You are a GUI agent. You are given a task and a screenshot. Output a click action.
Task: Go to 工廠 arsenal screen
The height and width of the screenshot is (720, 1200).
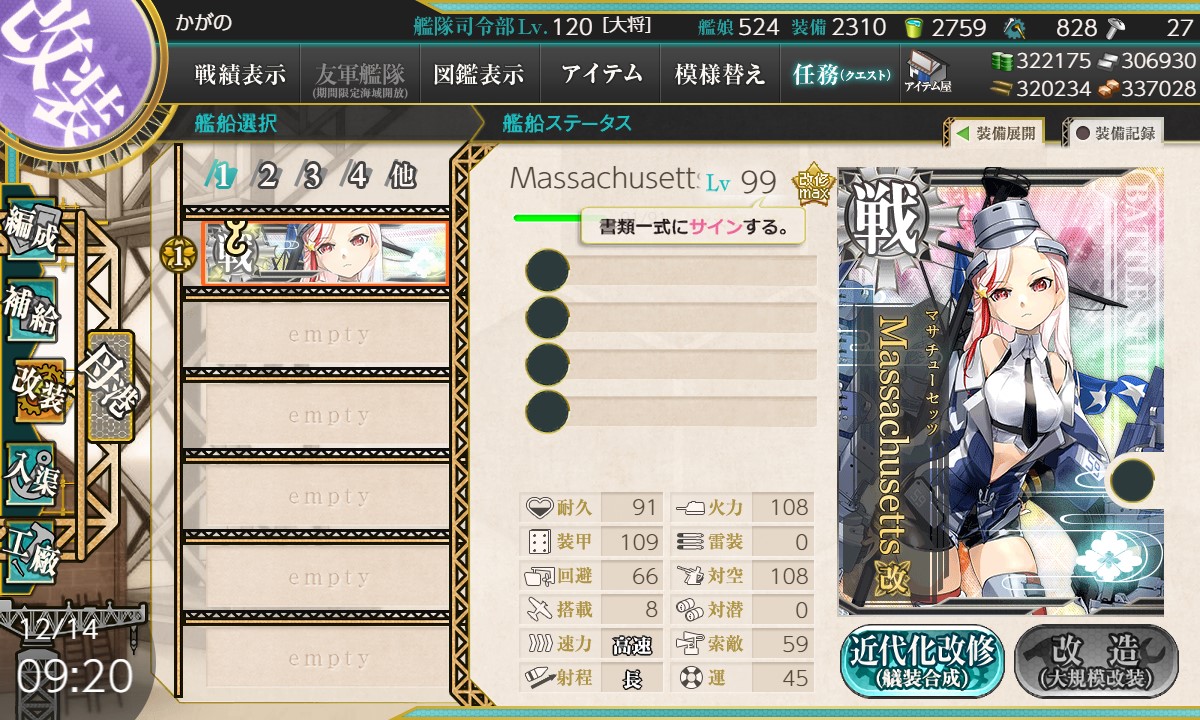(32, 550)
